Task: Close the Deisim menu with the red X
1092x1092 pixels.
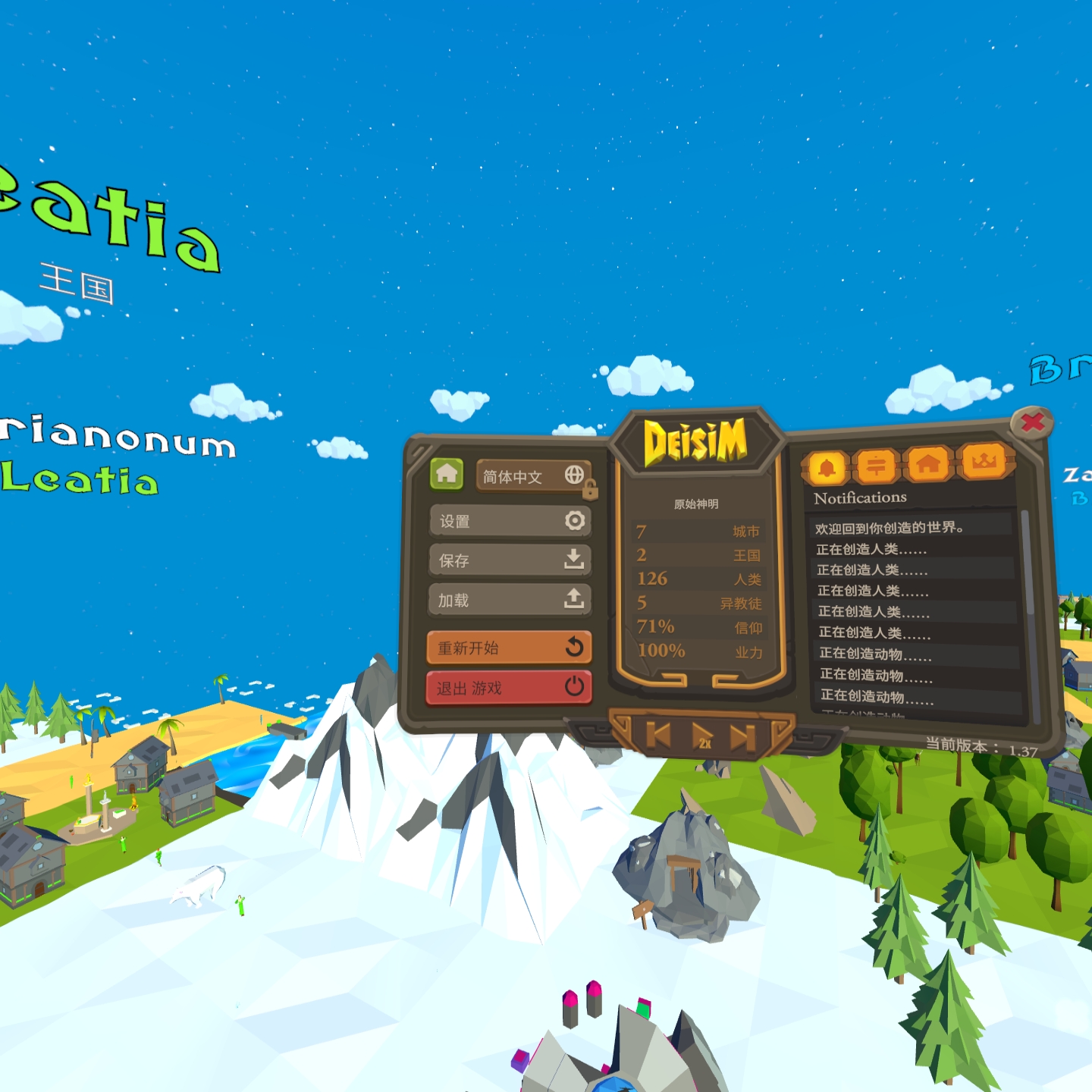Action: click(x=1032, y=422)
